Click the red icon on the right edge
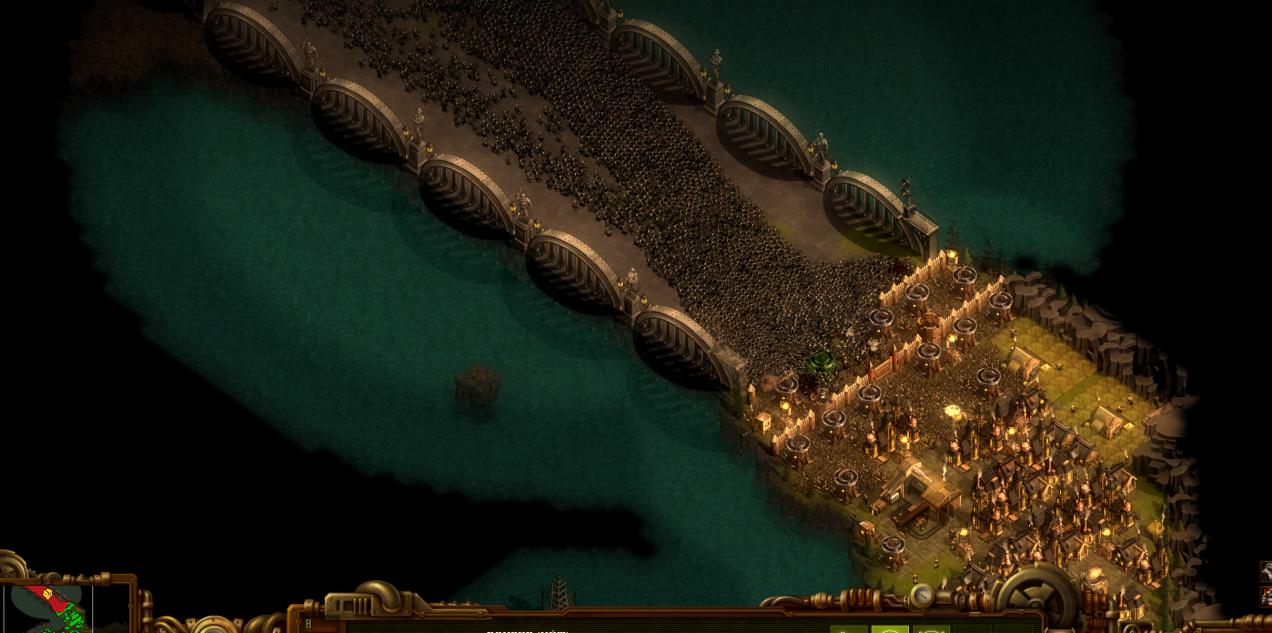 [1265, 597]
